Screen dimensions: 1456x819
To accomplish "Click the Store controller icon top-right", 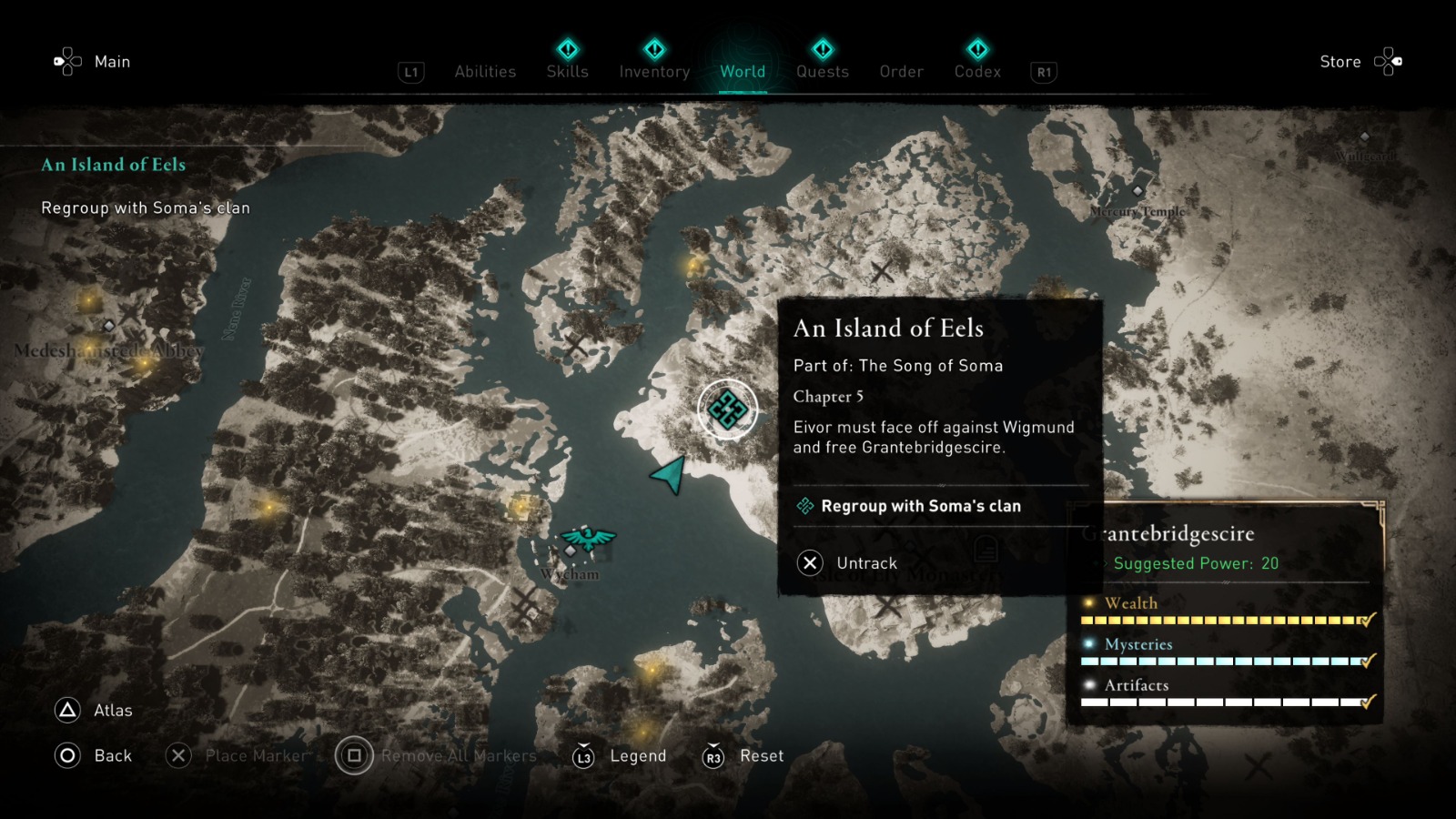I will pyautogui.click(x=1389, y=61).
